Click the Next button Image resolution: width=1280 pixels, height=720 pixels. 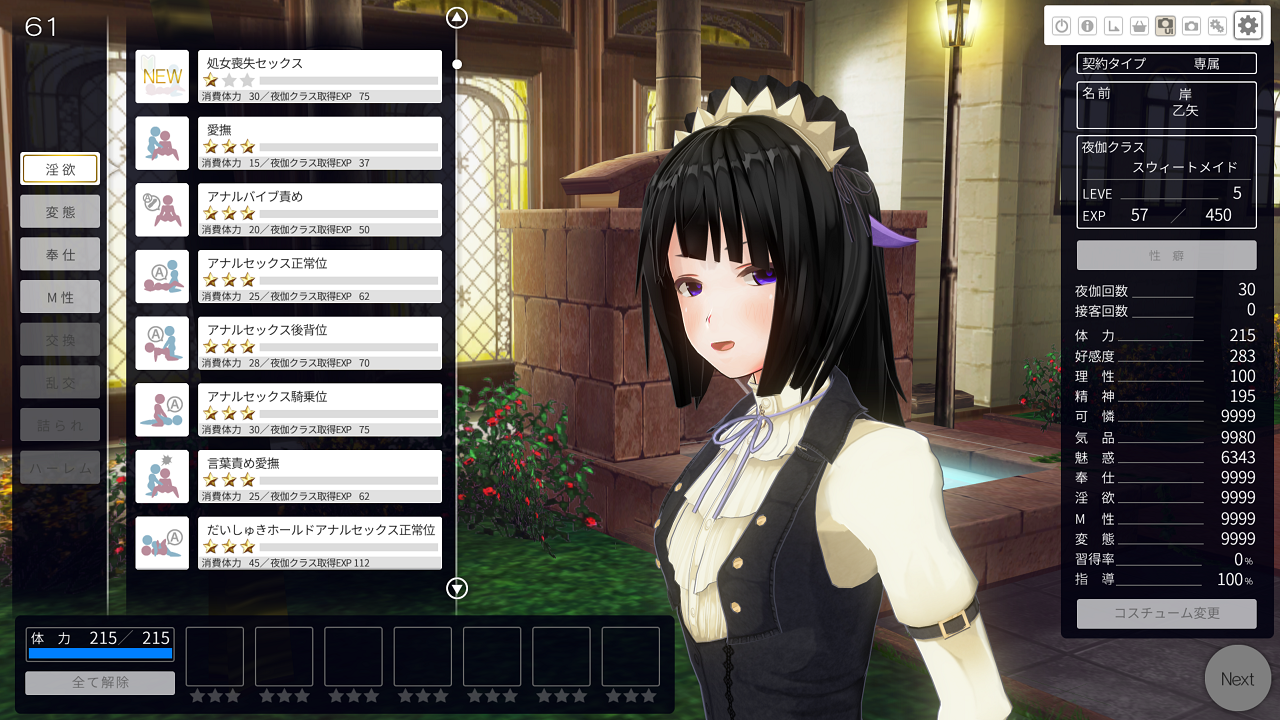1237,679
